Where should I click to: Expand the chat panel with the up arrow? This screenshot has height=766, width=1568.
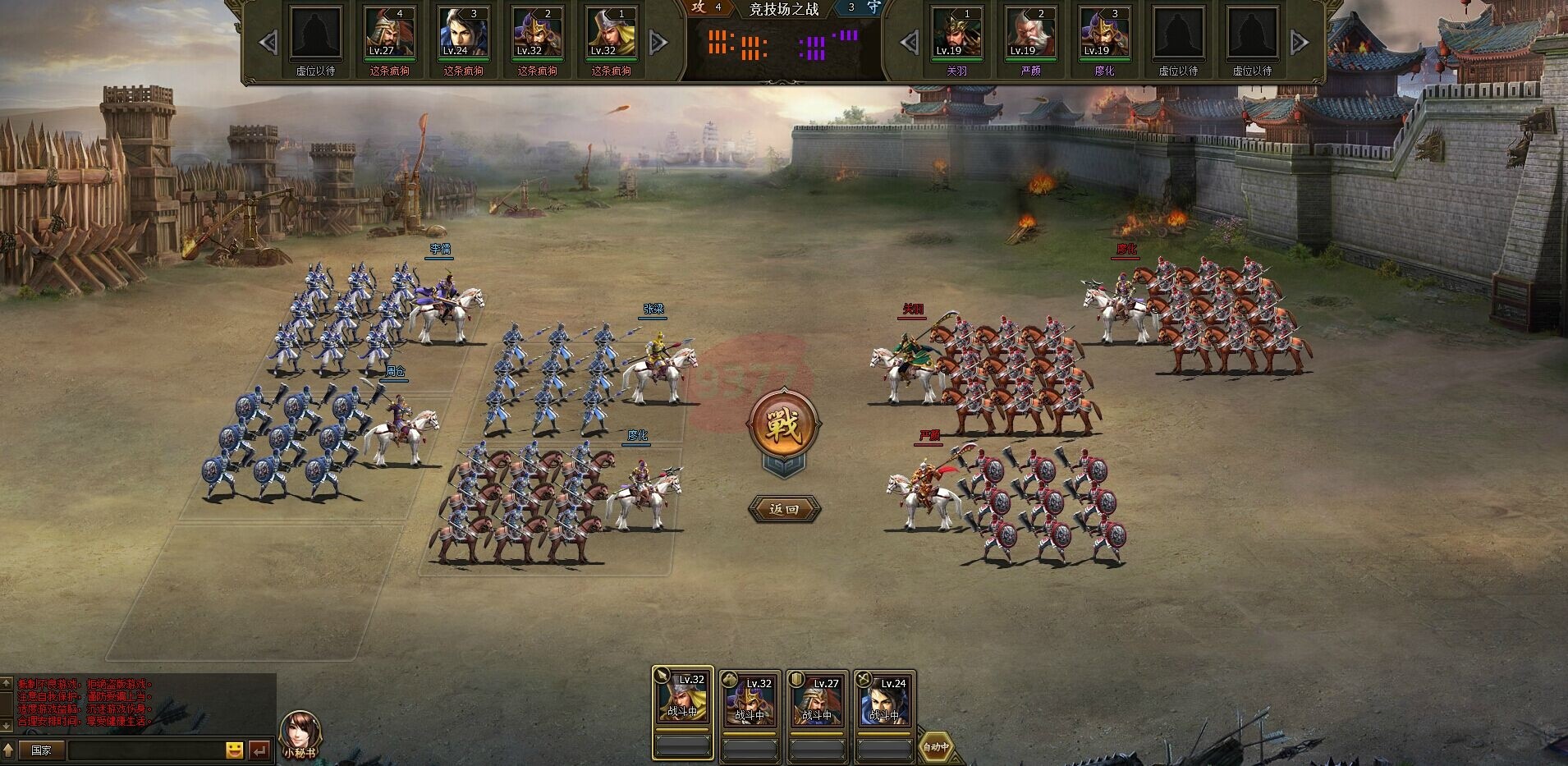(7, 749)
